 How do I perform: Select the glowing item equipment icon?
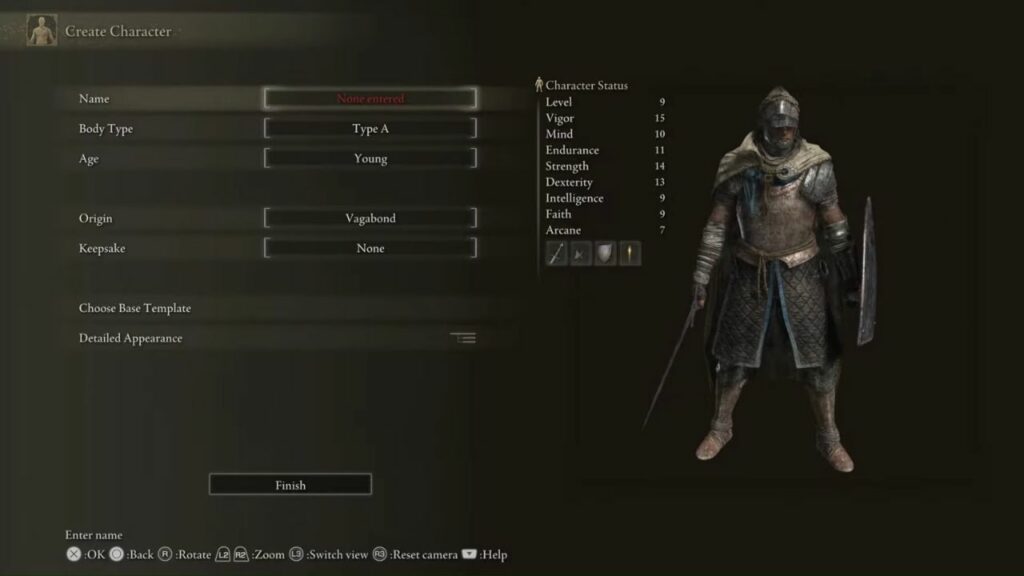(629, 254)
